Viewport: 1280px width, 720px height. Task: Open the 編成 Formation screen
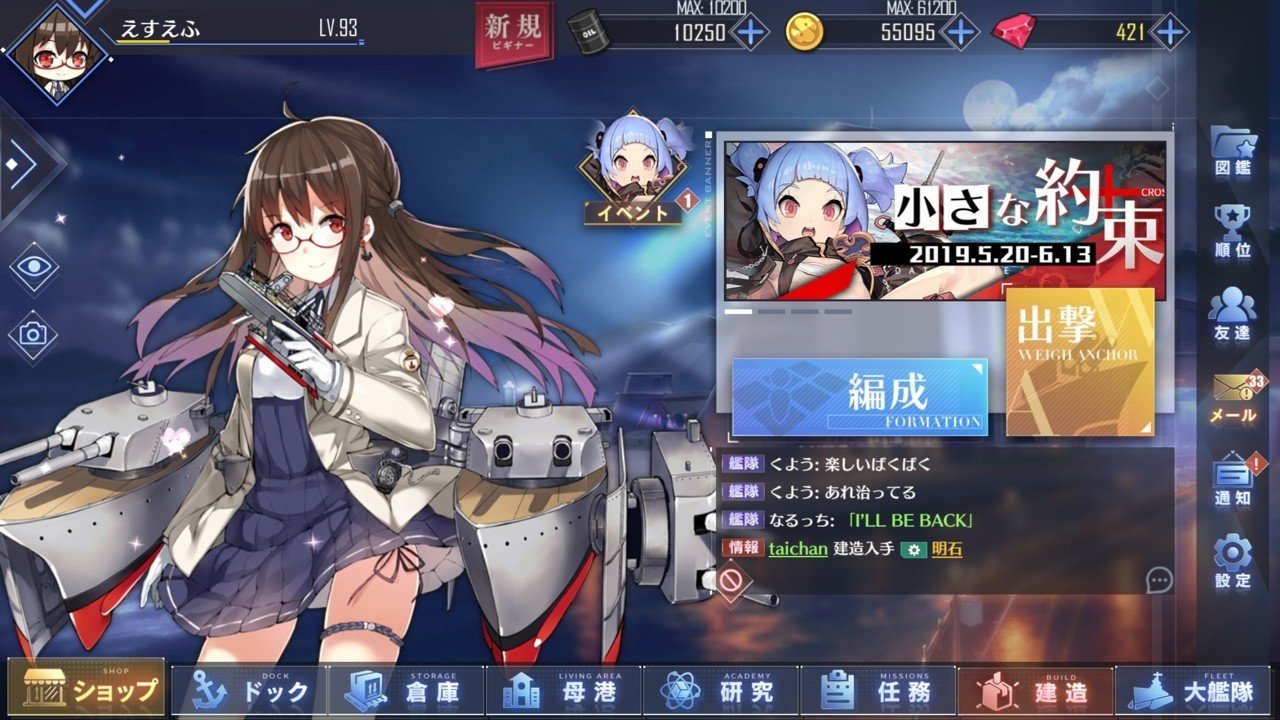858,398
